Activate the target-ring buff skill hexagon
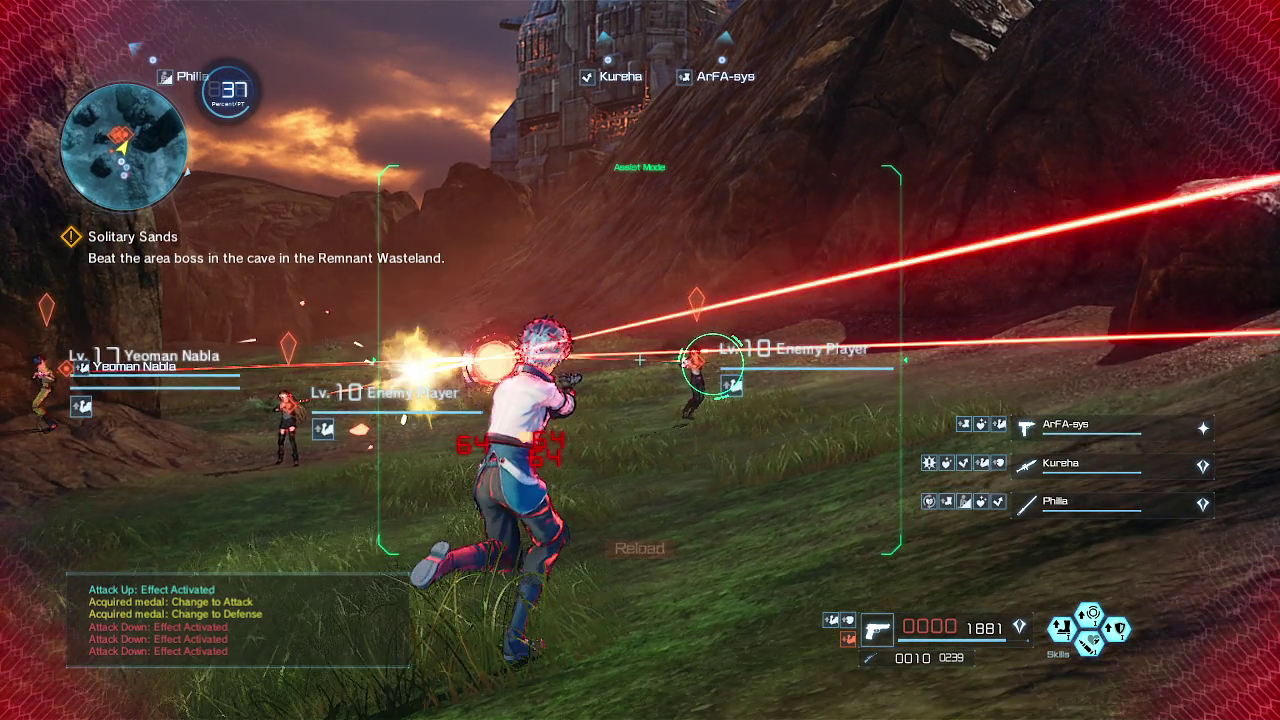Image resolution: width=1280 pixels, height=720 pixels. [x=1089, y=614]
